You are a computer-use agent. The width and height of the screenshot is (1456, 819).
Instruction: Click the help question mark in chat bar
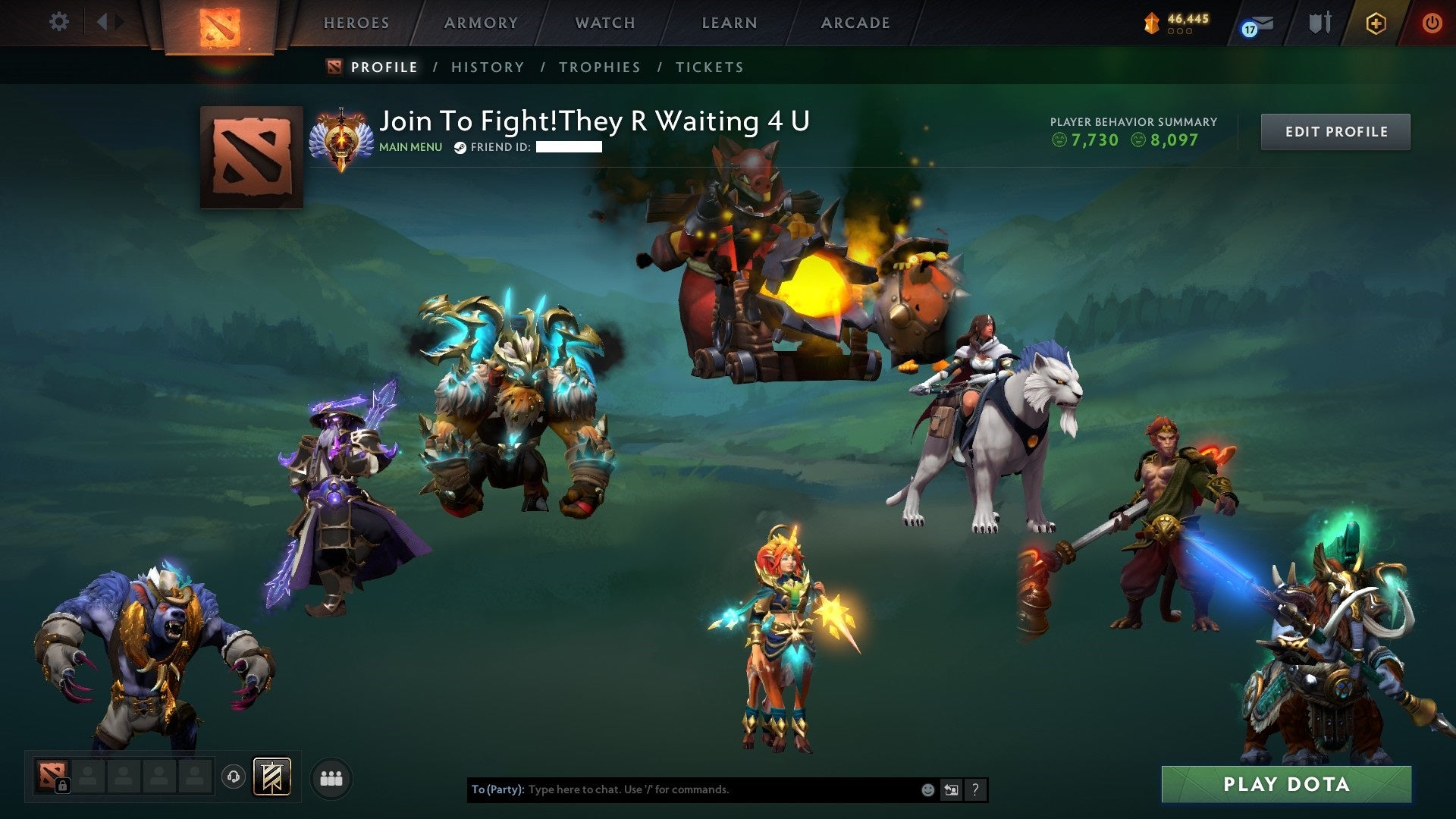coord(975,789)
